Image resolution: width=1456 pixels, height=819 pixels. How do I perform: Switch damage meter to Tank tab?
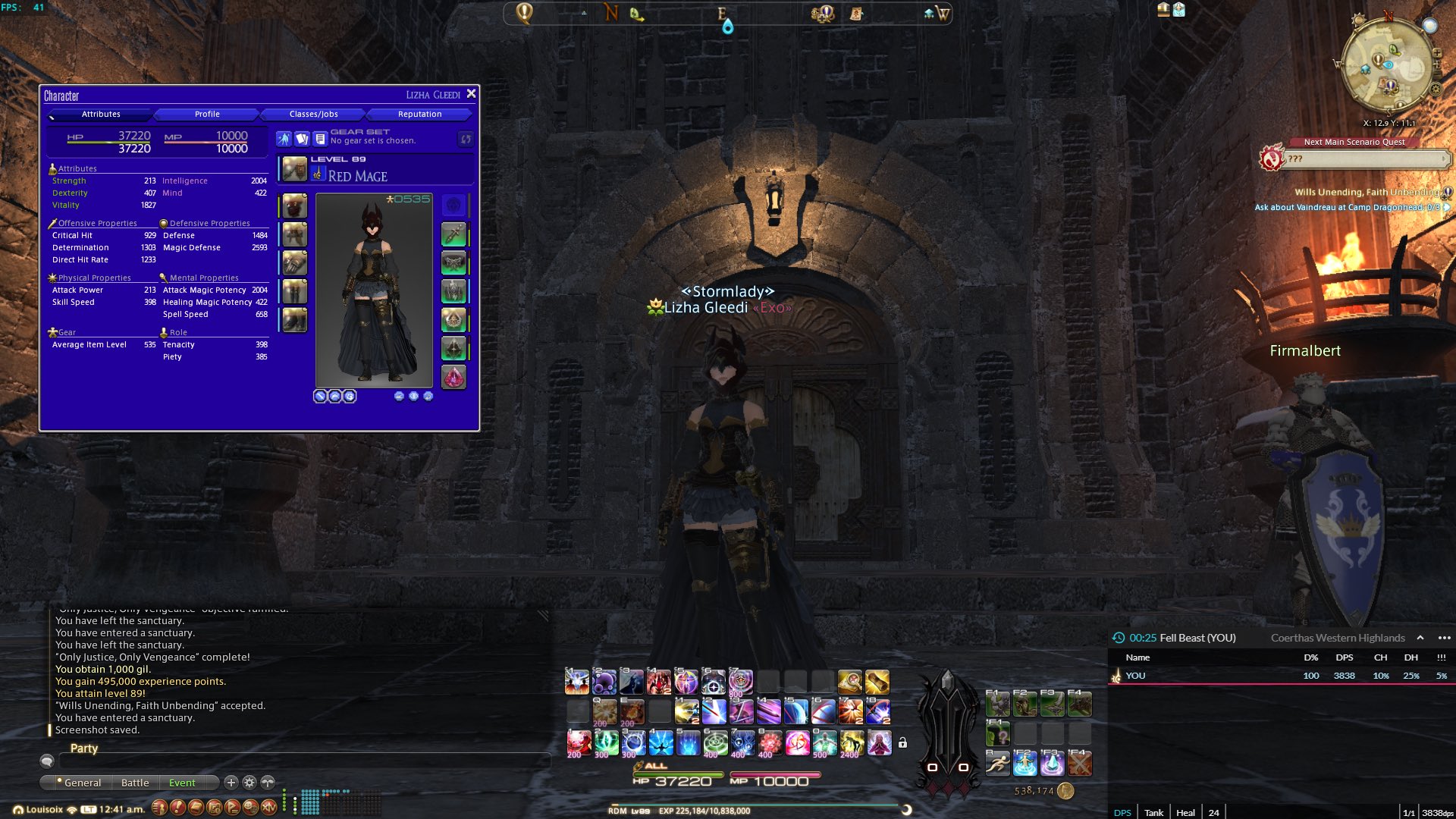[1153, 812]
